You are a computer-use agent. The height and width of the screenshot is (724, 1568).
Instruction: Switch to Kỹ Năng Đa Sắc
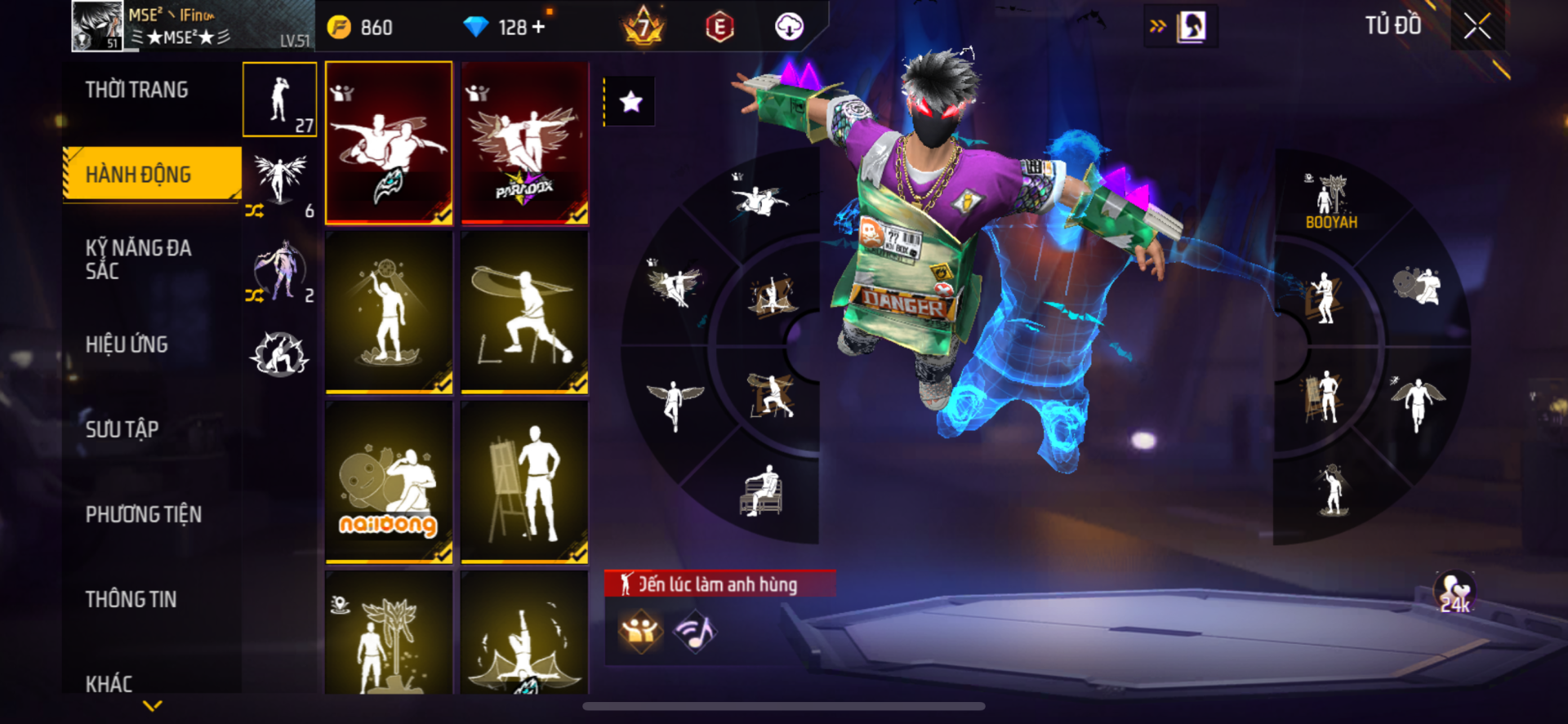point(138,260)
